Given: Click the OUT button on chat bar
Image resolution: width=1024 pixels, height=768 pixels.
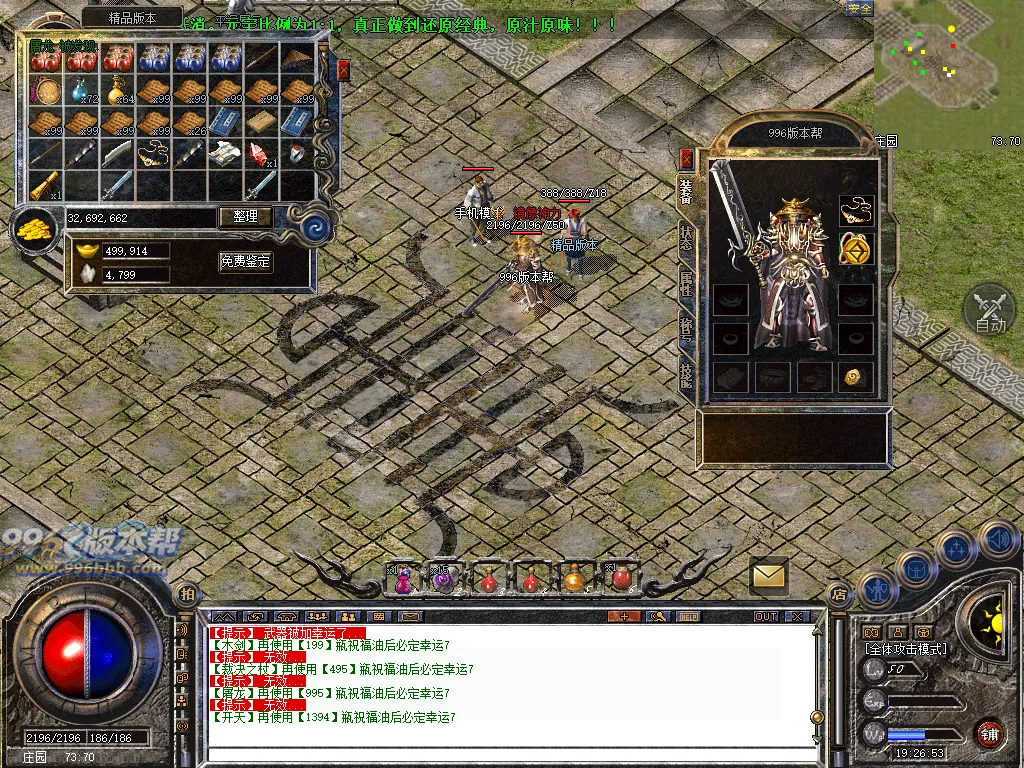Looking at the screenshot, I should point(766,616).
